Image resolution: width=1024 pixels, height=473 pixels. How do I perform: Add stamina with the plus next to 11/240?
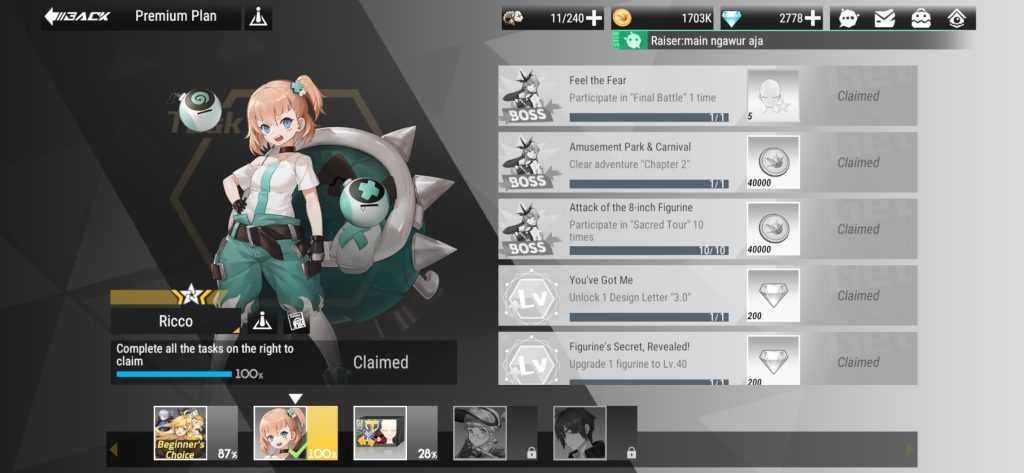click(x=594, y=17)
